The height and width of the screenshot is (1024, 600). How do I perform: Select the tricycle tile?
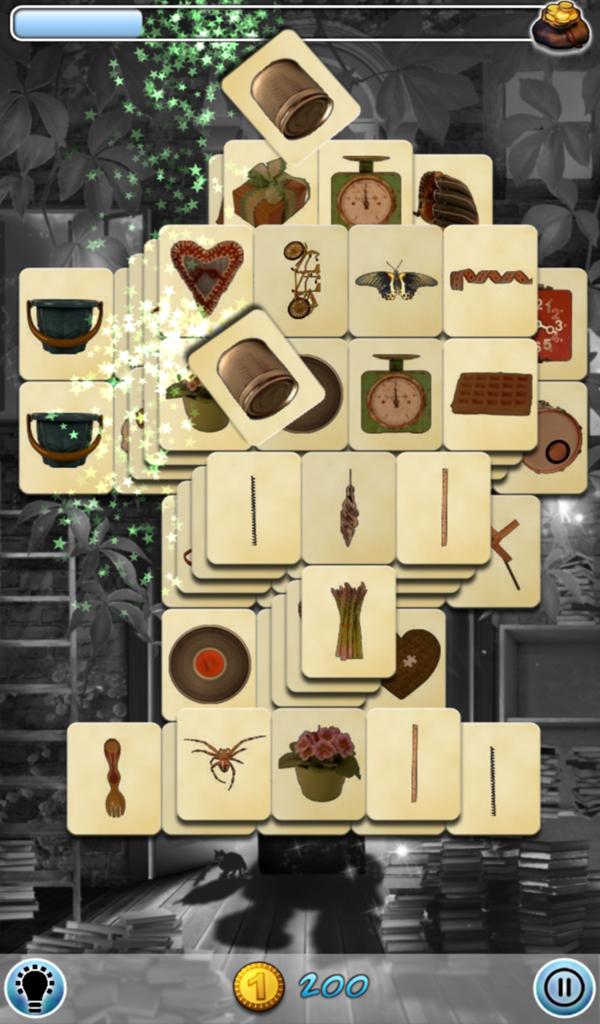coord(301,279)
